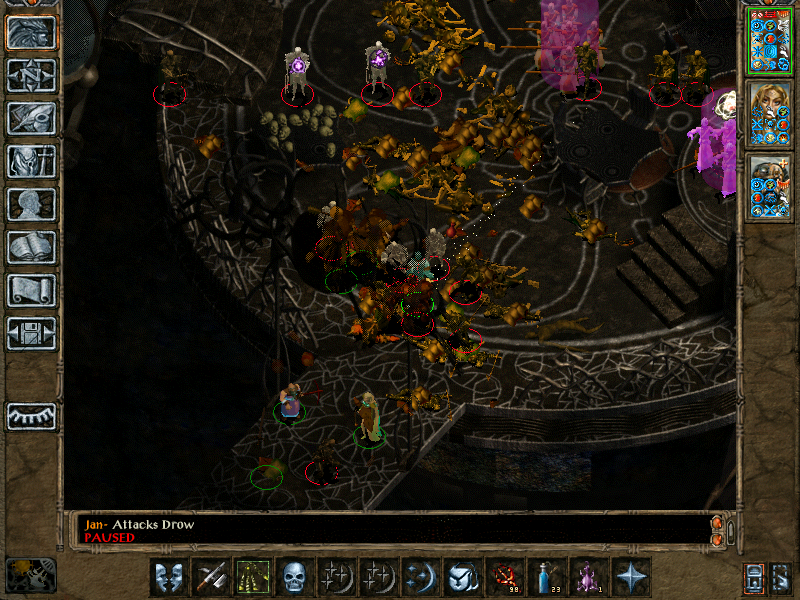Open the journal with the quill icon

tap(31, 118)
